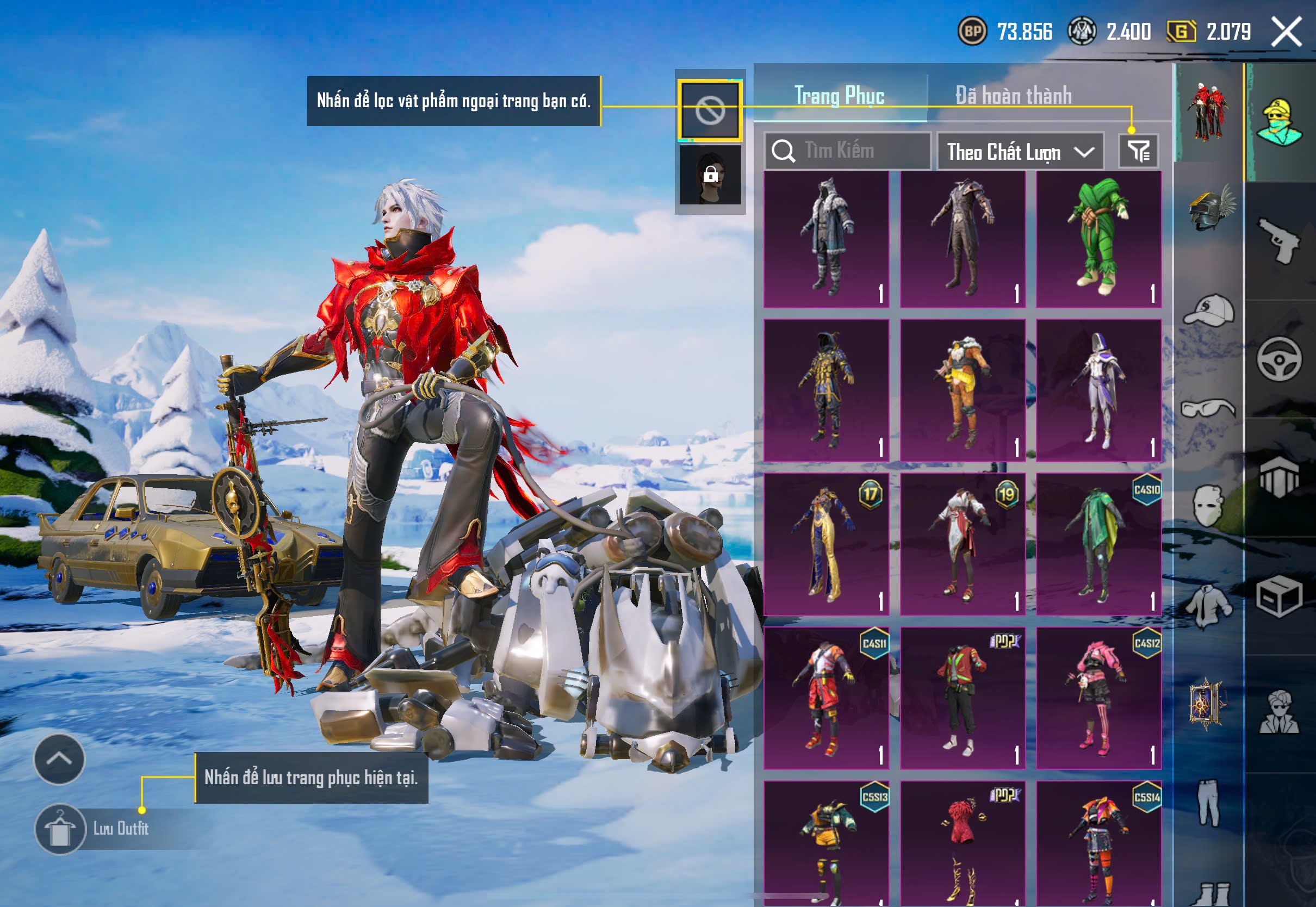Choose the fur-hooded winter coat outfit

coord(826,239)
